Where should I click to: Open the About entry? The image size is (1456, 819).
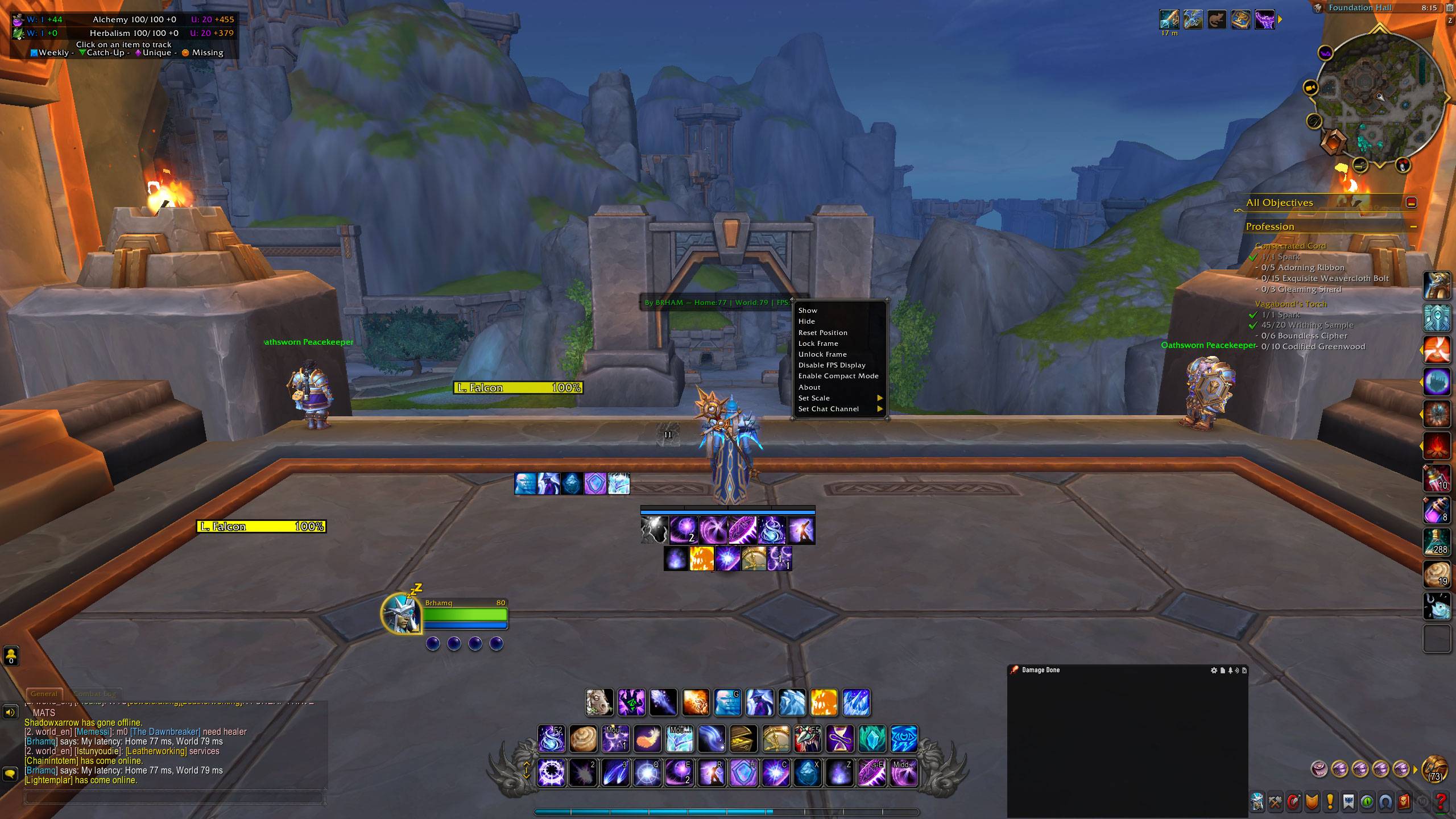tap(809, 387)
